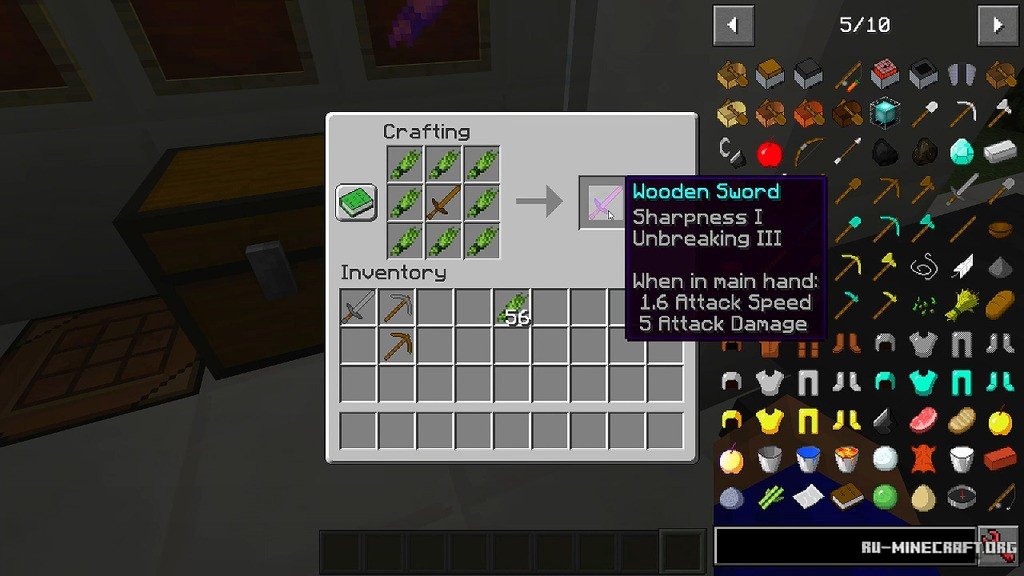Image resolution: width=1024 pixels, height=576 pixels.
Task: Choose the bread loaf in the item list
Action: (999, 305)
